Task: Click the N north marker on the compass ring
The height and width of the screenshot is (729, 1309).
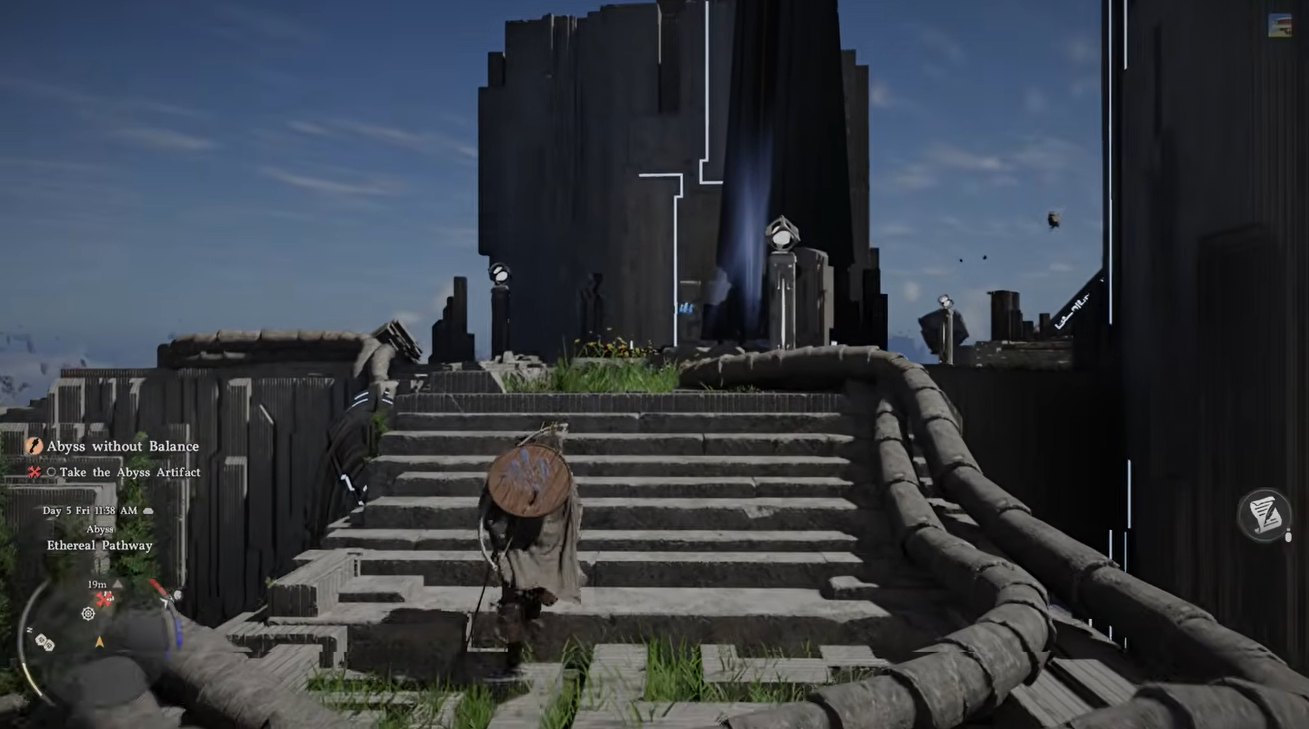Action: 30,629
